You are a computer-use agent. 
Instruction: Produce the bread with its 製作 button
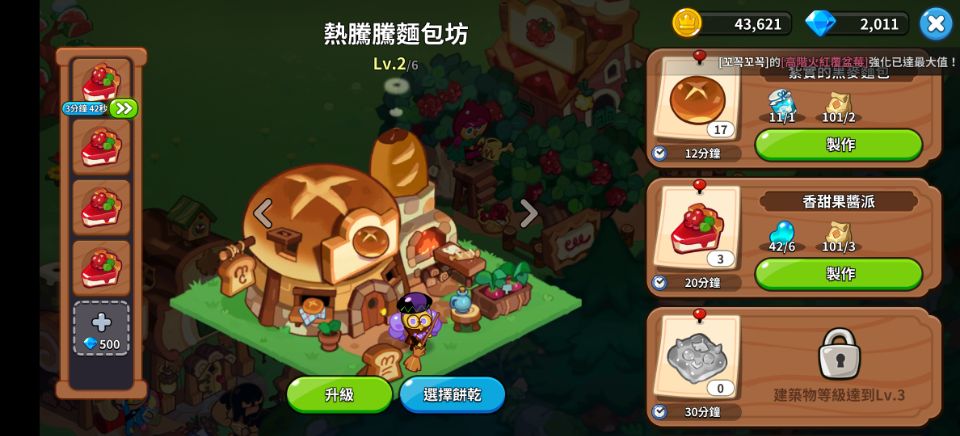[838, 144]
